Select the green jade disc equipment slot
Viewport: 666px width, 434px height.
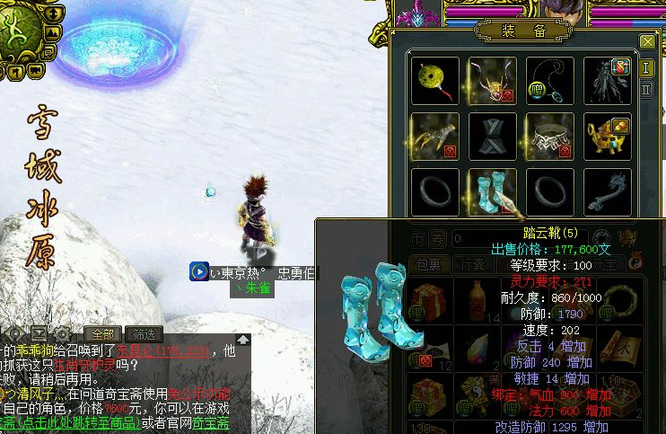click(x=435, y=78)
